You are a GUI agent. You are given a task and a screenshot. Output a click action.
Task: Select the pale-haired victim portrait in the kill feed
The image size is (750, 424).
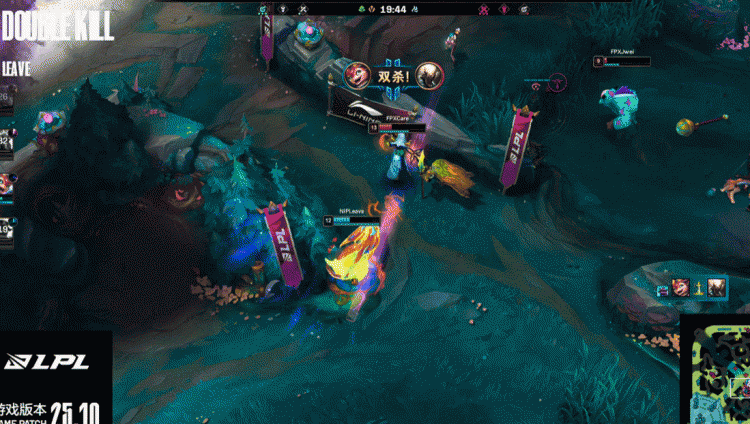[717, 288]
